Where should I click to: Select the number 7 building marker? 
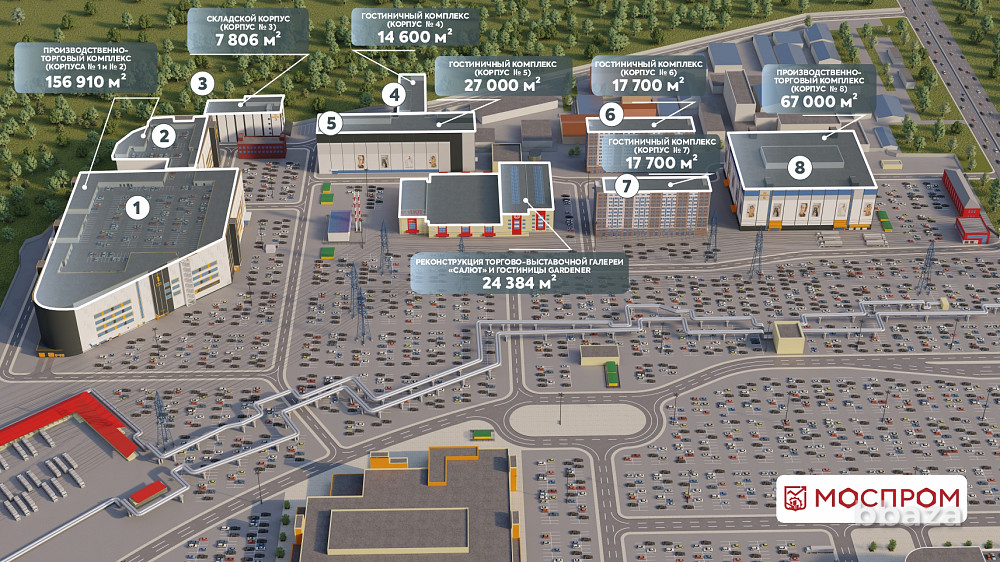click(627, 185)
